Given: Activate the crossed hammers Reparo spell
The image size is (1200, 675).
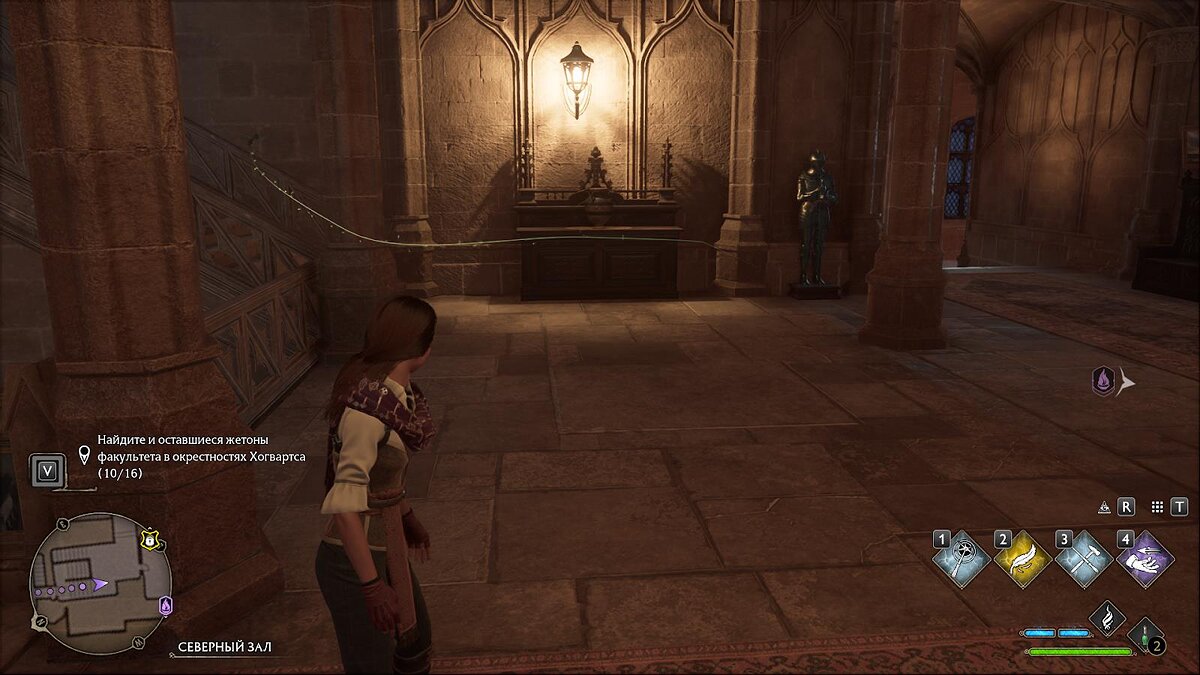Looking at the screenshot, I should pos(1084,559).
